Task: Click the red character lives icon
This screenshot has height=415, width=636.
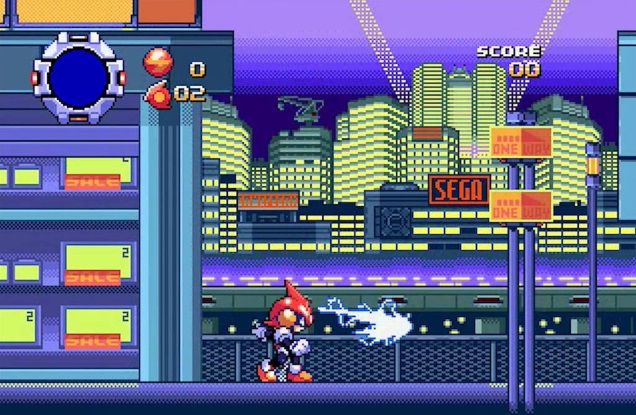Action: pyautogui.click(x=158, y=94)
